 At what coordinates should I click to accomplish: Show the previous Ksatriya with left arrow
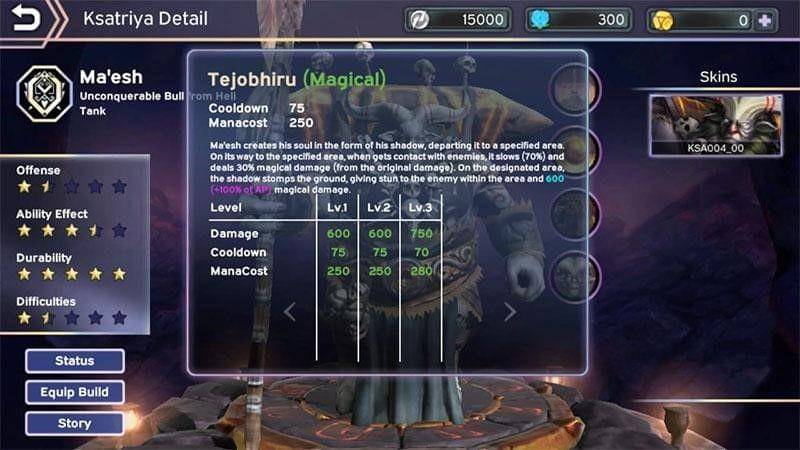pyautogui.click(x=290, y=312)
